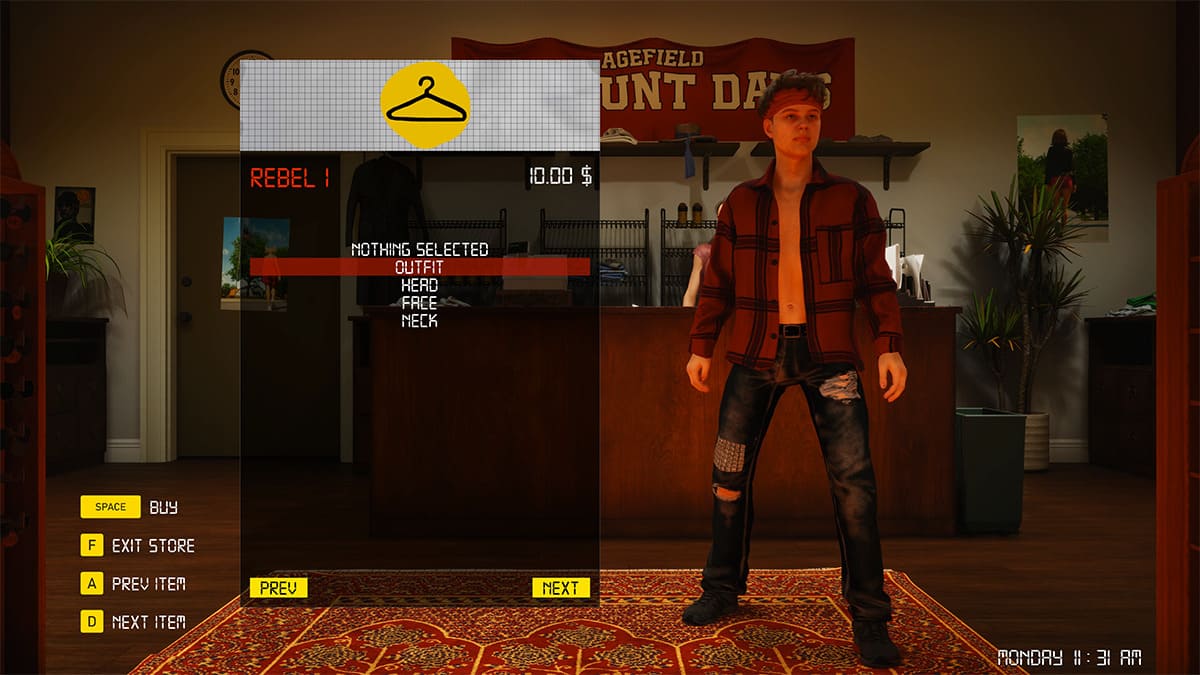Click the yellow Next button

pos(560,588)
